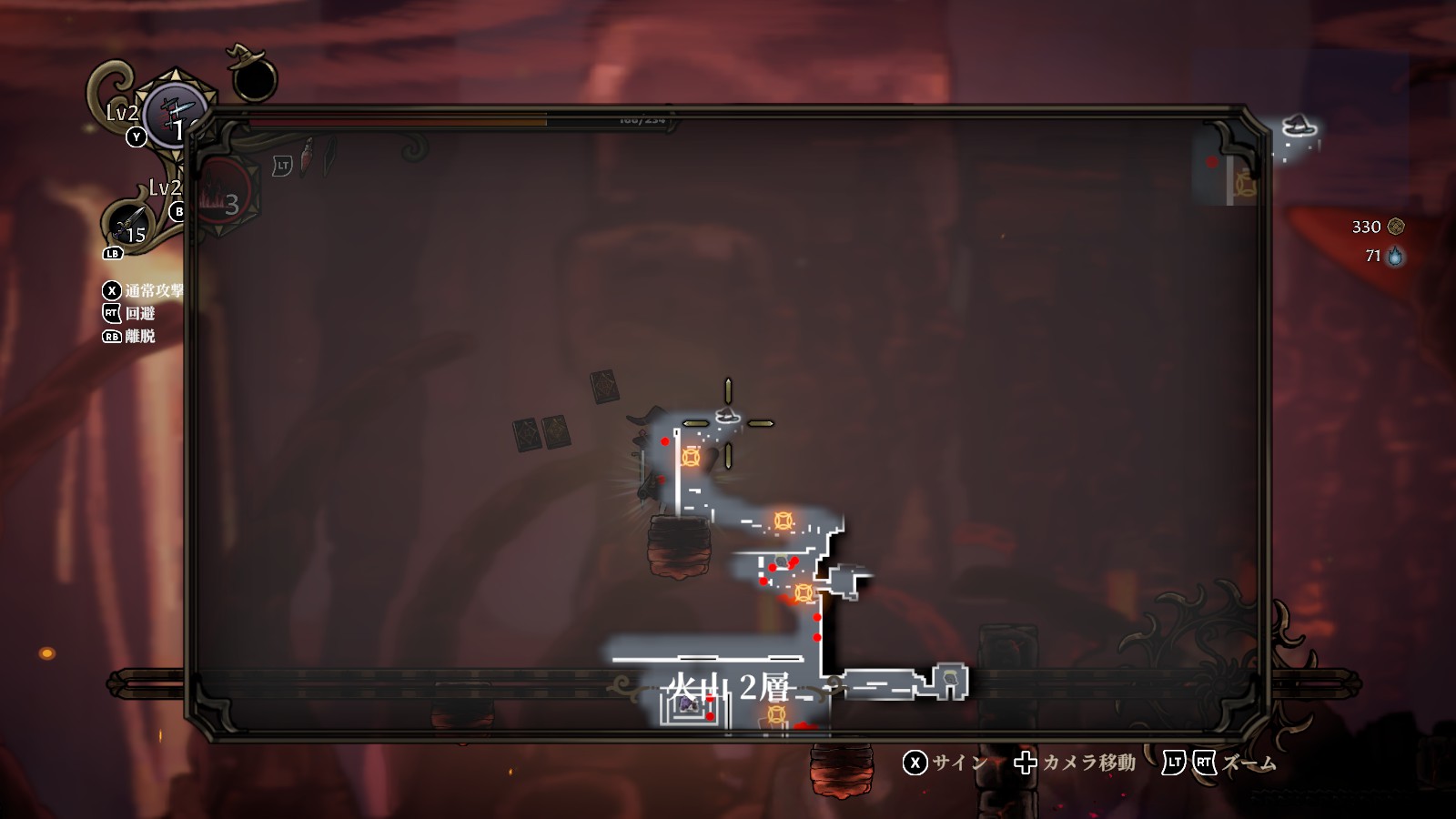Click the purple creature marker in the square room

tap(689, 704)
